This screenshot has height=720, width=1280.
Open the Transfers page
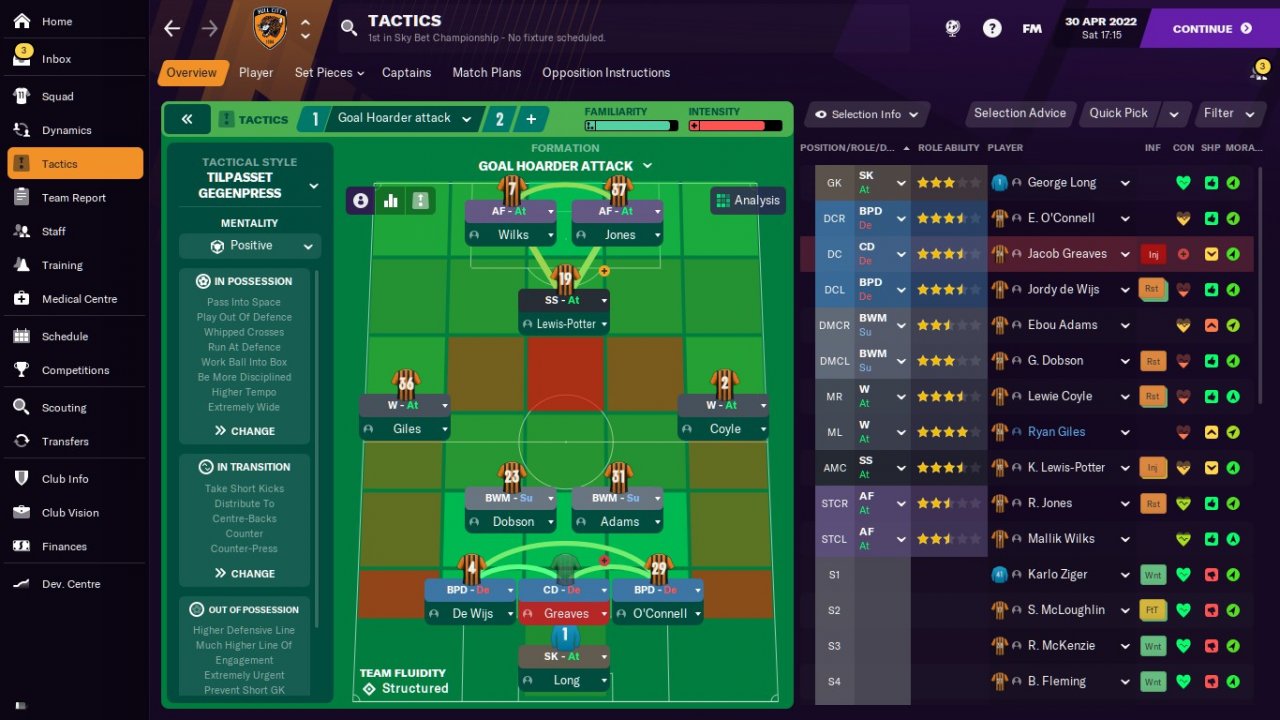(65, 441)
